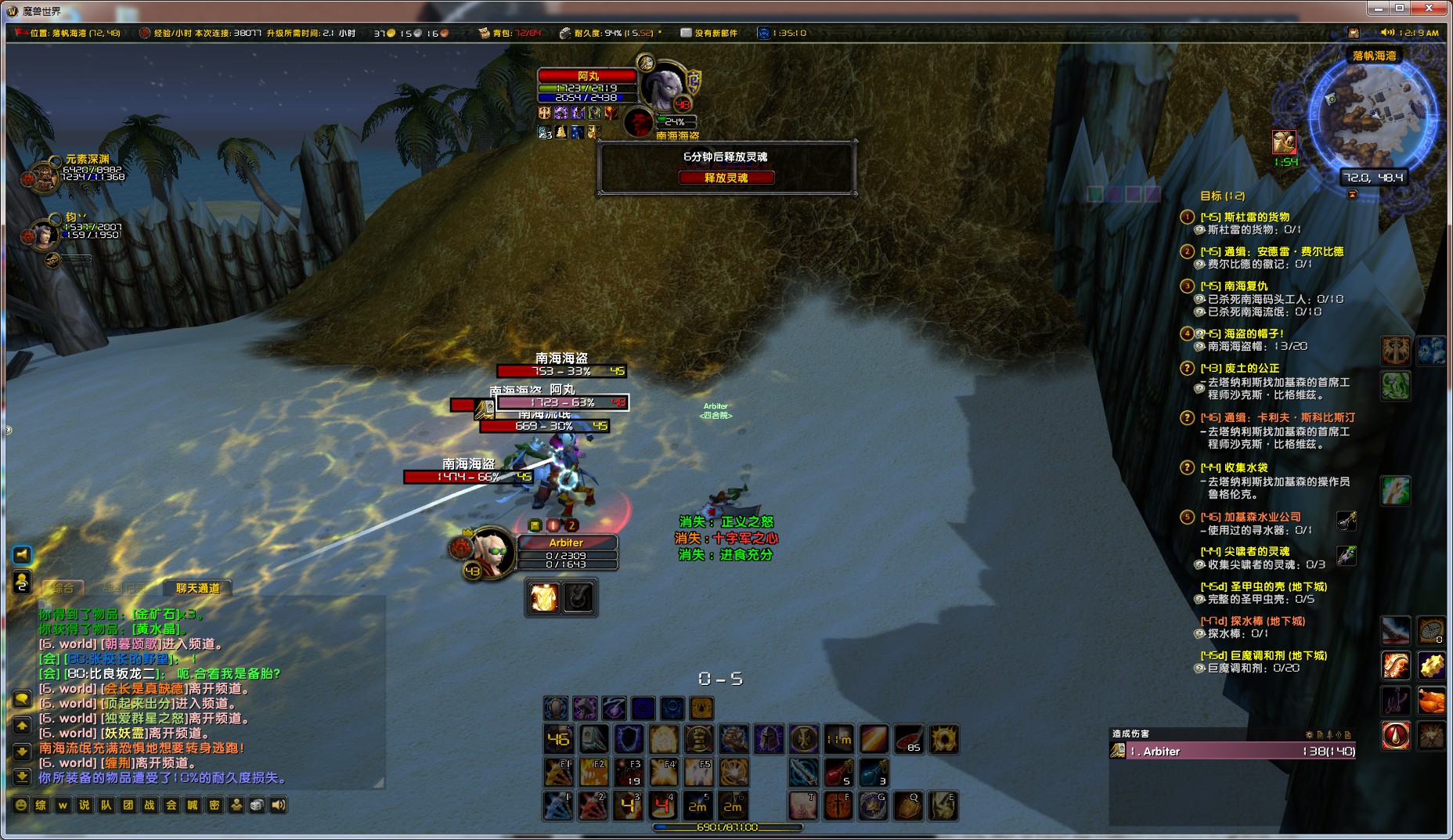Close the game window
1453x840 pixels.
[x=1429, y=8]
